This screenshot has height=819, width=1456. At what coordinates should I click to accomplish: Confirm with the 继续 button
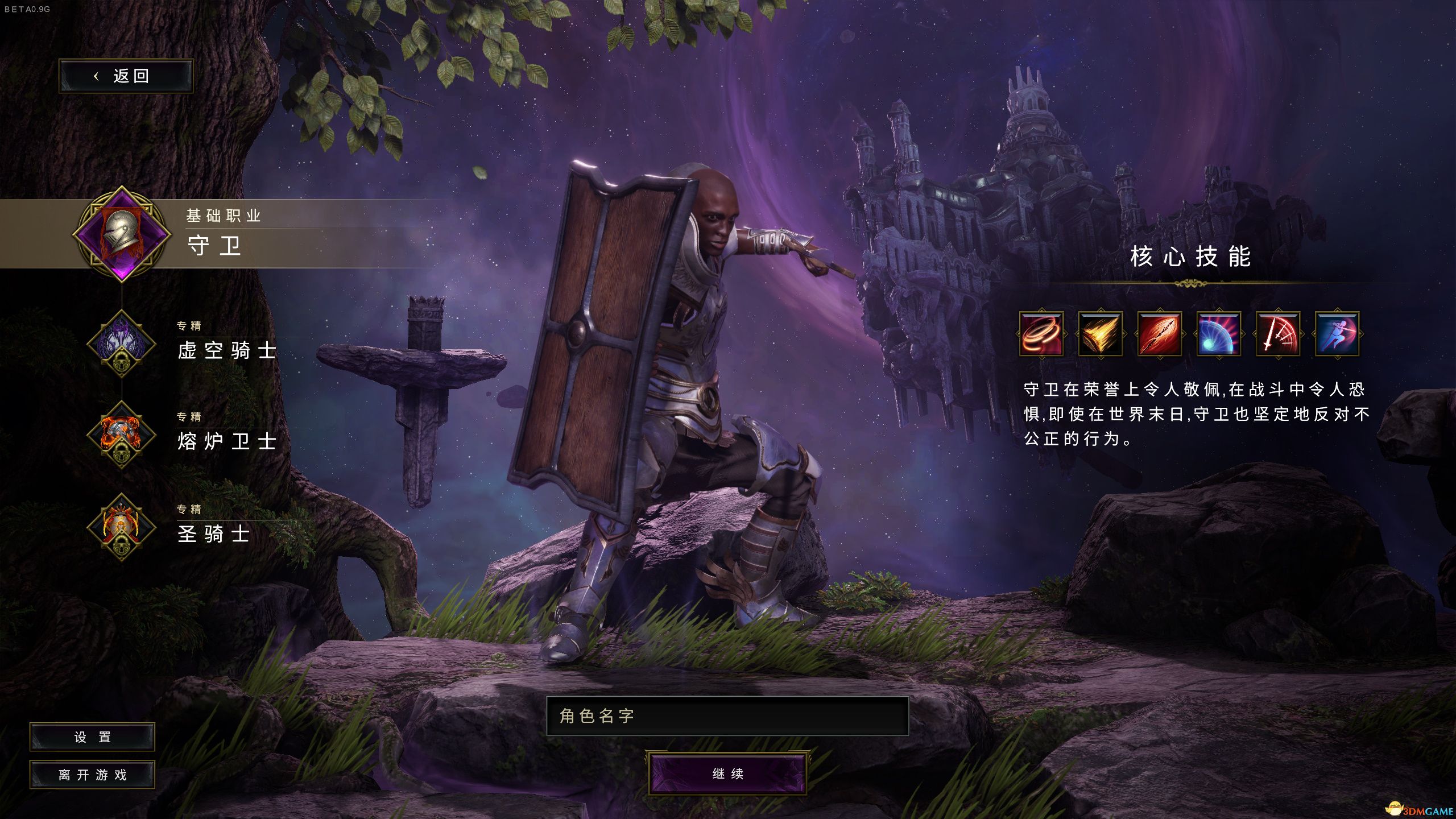click(727, 773)
